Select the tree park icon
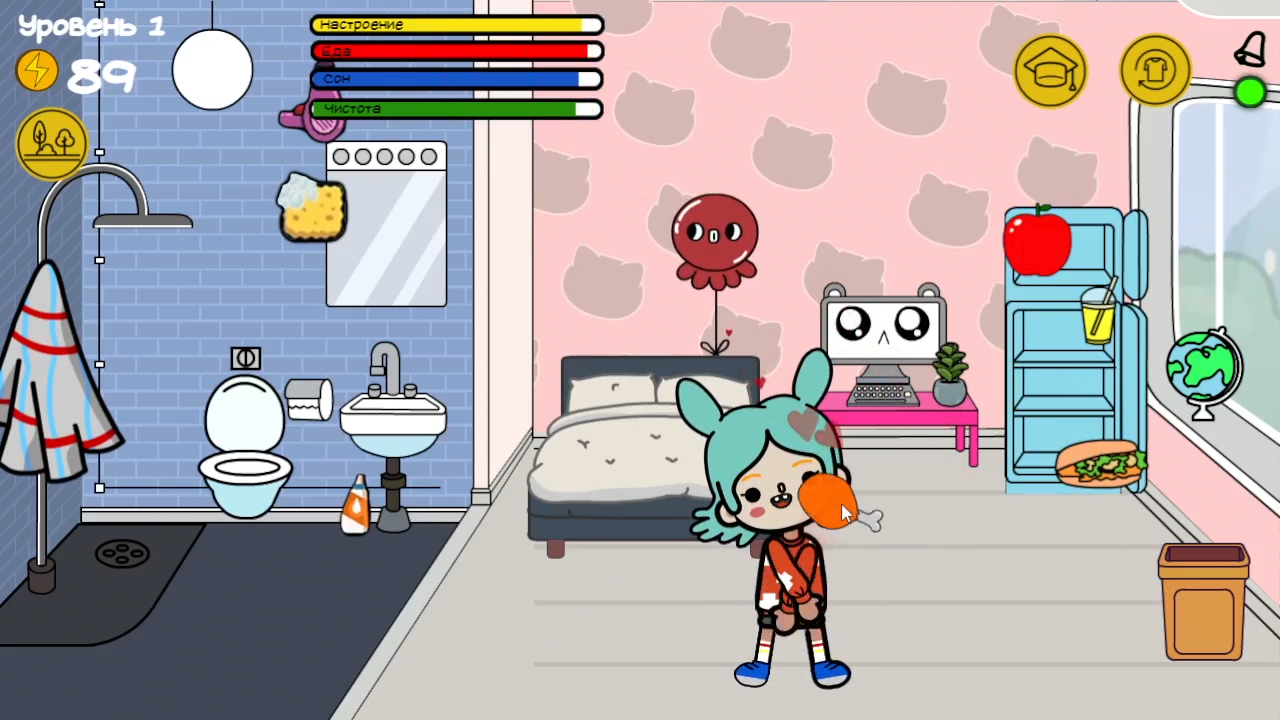The height and width of the screenshot is (720, 1280). click(x=51, y=140)
